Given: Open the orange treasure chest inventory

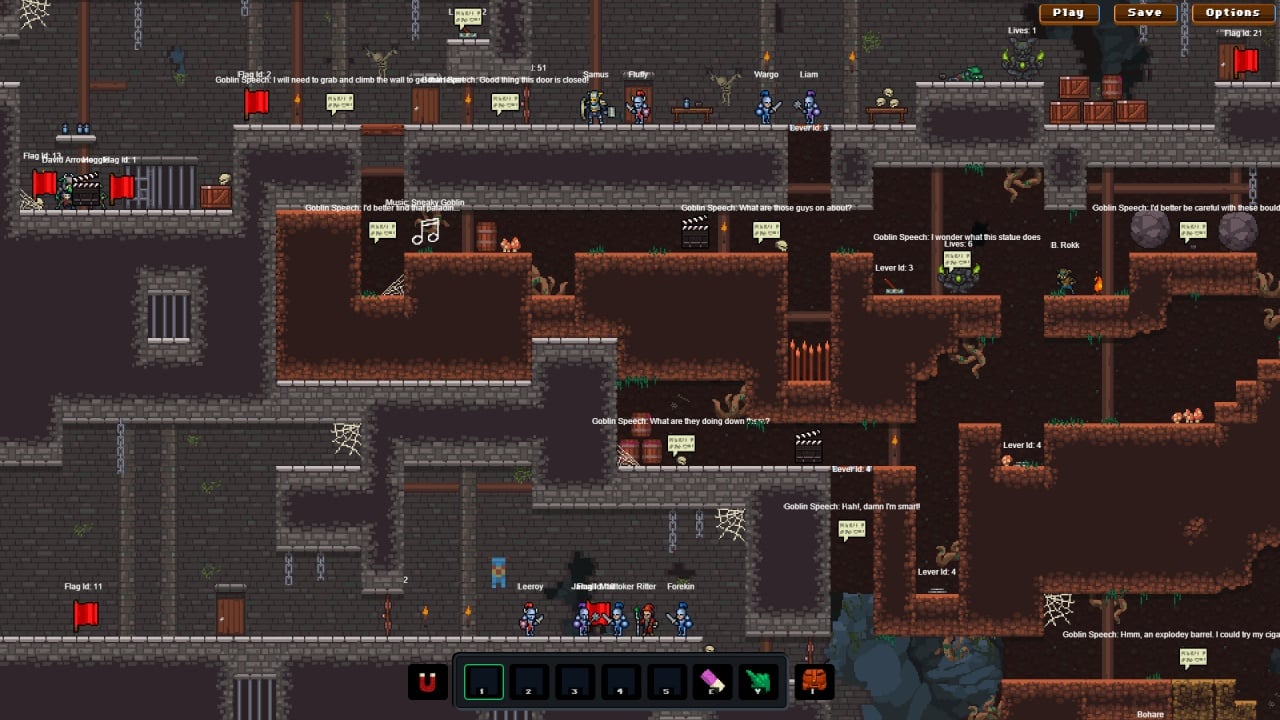Looking at the screenshot, I should (813, 682).
